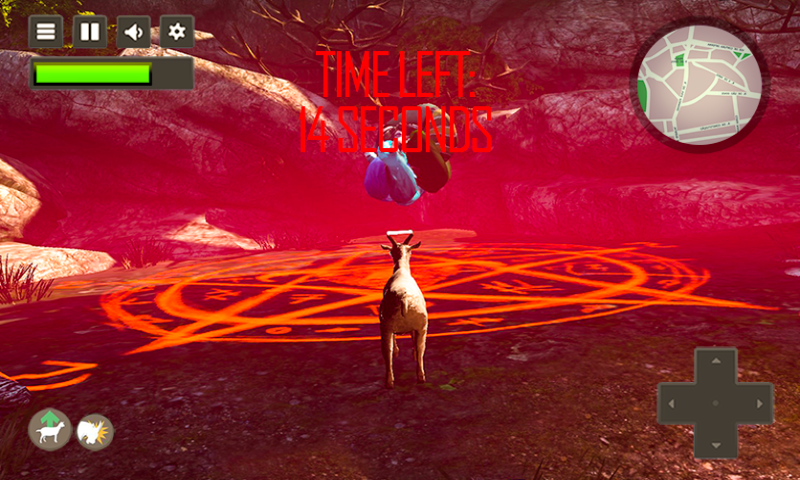Pause the game
Viewport: 800px width, 480px height.
point(90,32)
